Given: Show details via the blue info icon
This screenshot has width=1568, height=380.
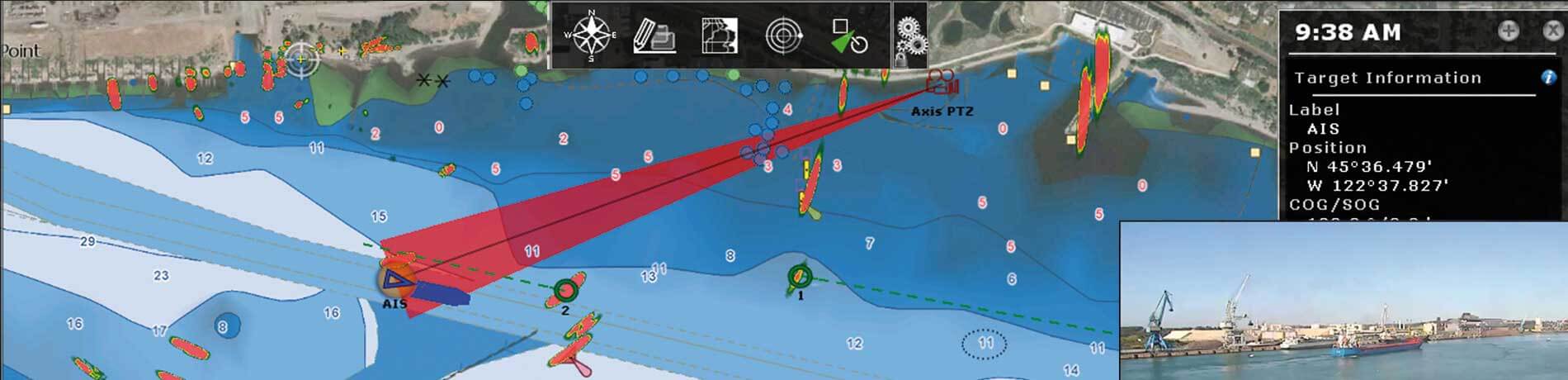Looking at the screenshot, I should point(1548,78).
